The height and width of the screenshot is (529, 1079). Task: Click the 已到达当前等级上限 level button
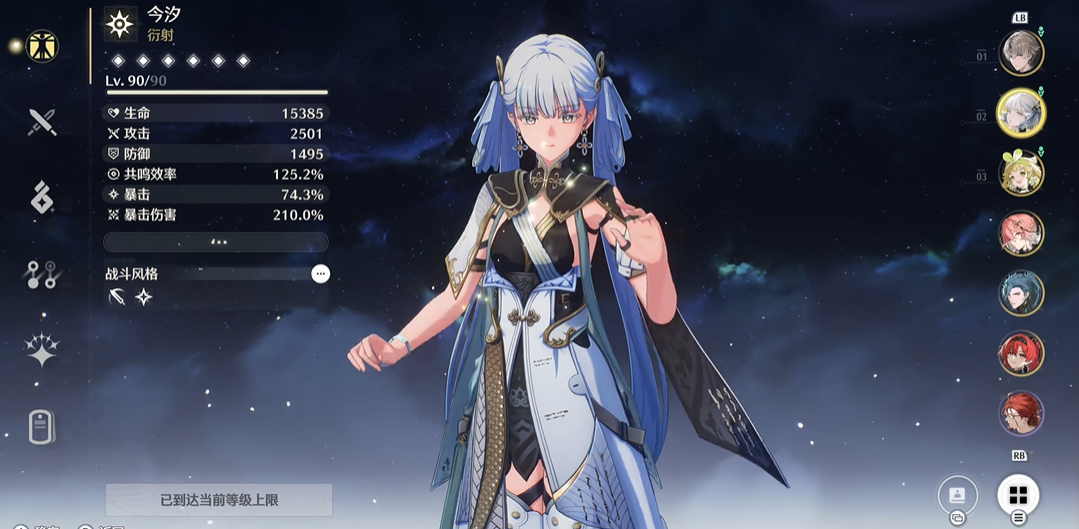pos(218,499)
